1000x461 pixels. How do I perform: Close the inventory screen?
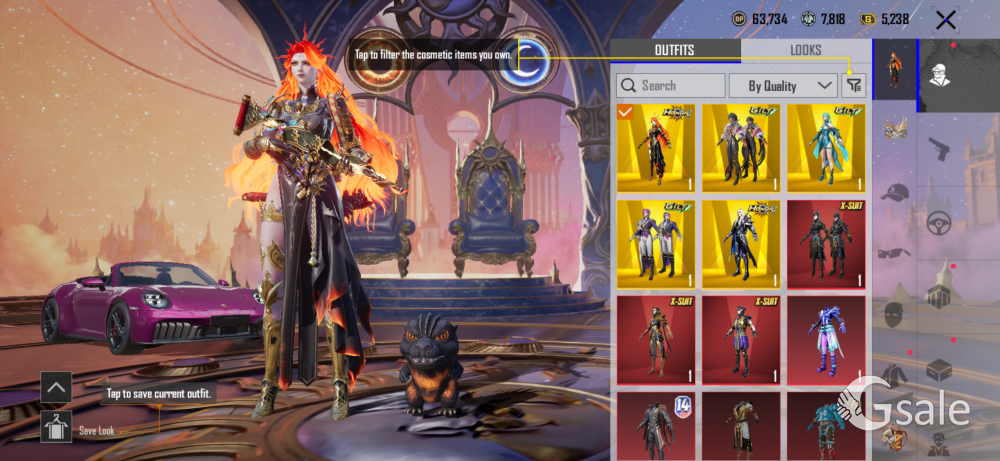pyautogui.click(x=944, y=19)
